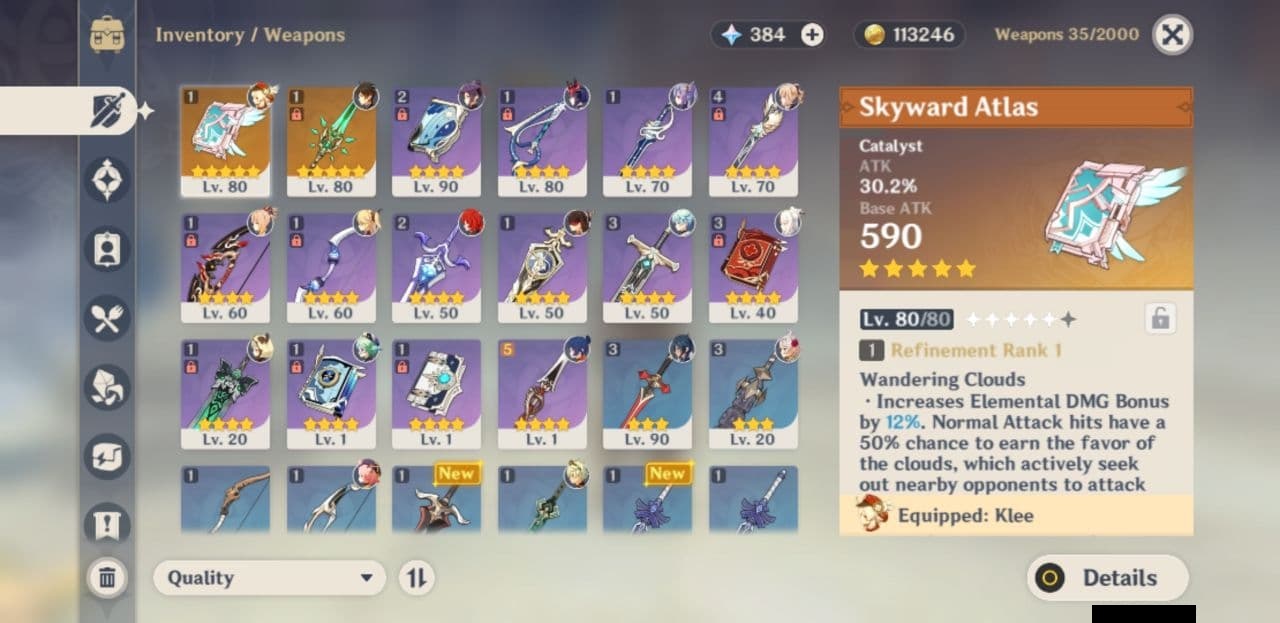Open Details for Skyward Atlas
Image resolution: width=1280 pixels, height=623 pixels.
(x=1108, y=578)
